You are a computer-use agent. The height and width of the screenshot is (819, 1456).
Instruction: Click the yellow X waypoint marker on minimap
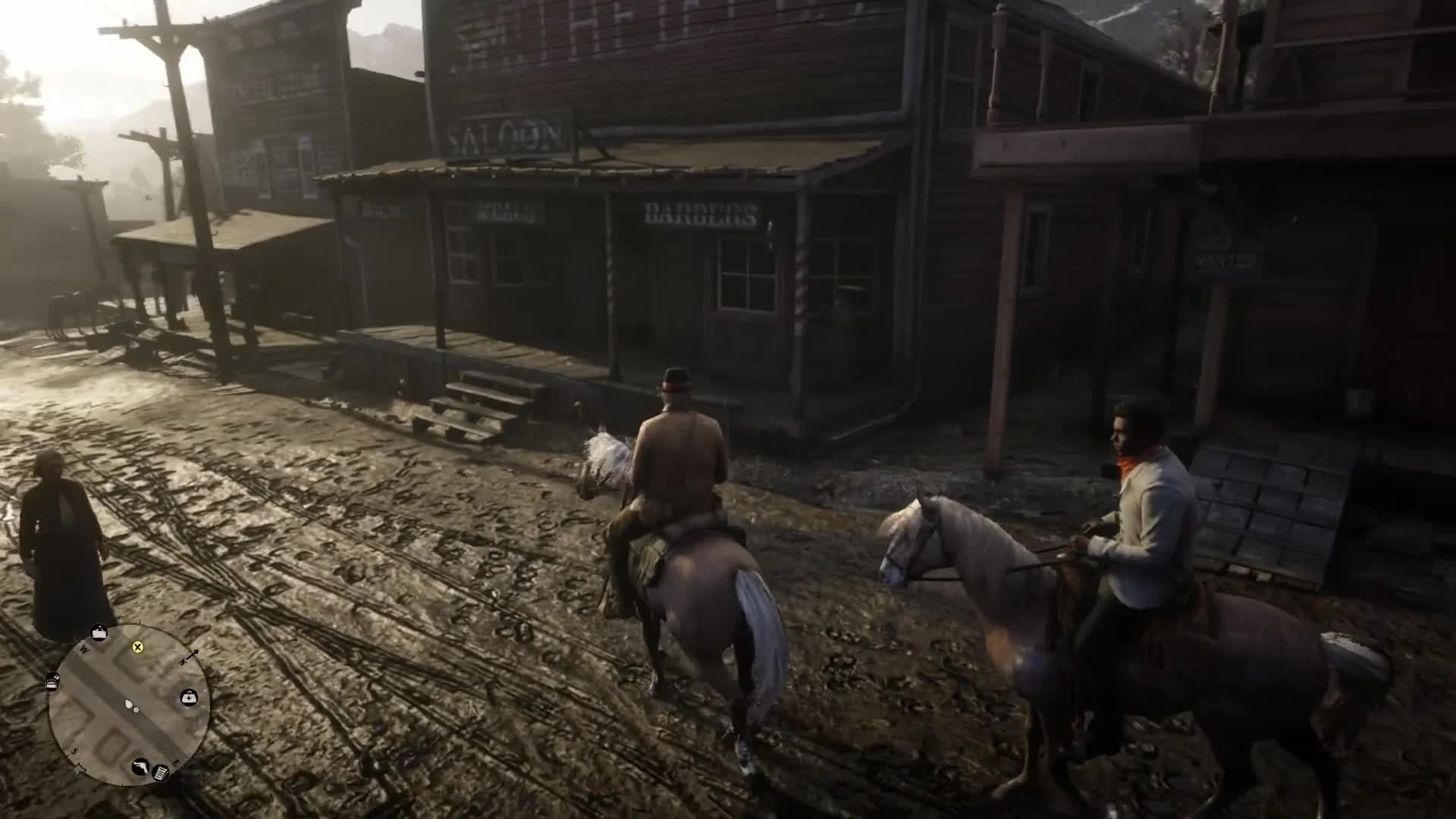(137, 648)
